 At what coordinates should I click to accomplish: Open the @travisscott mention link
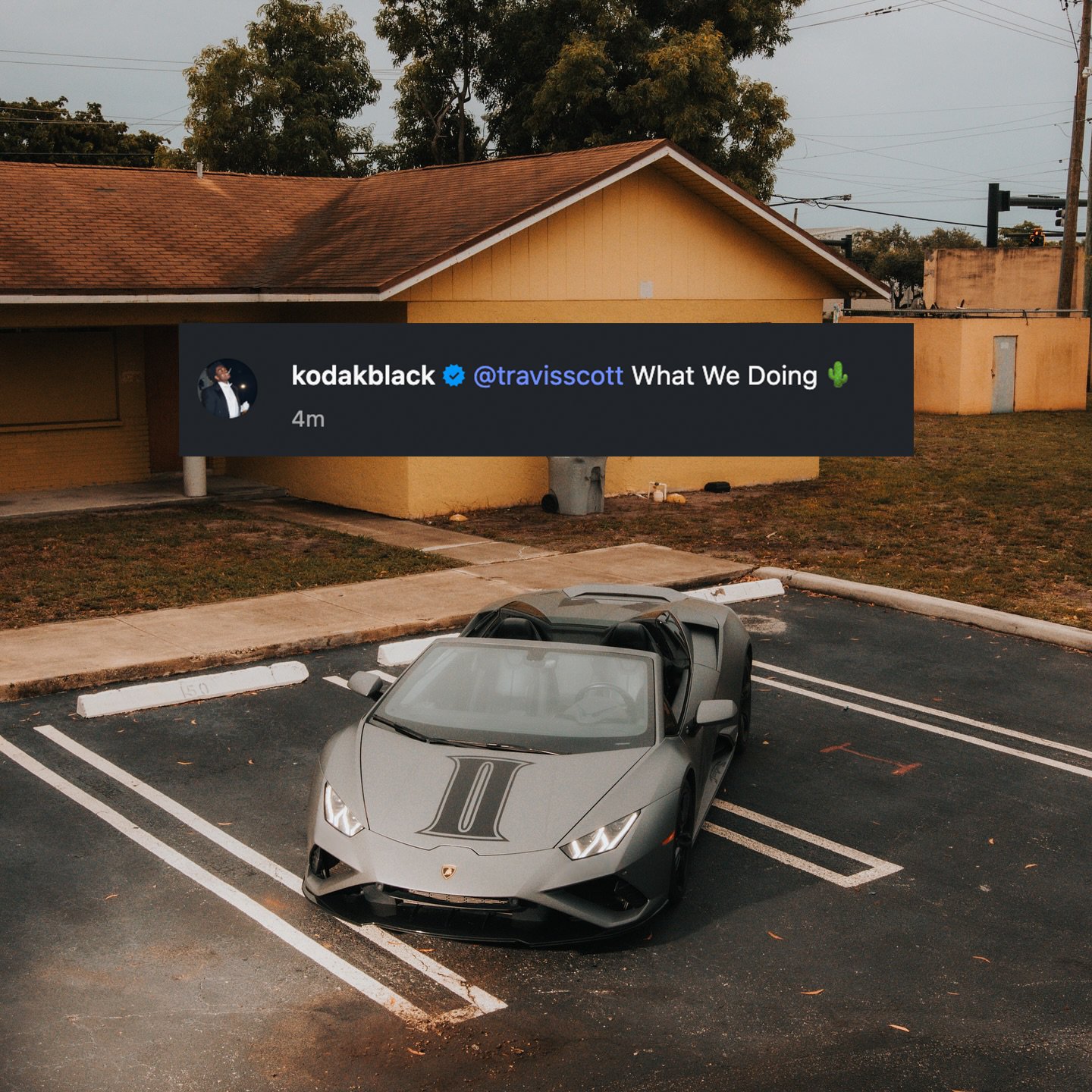(x=548, y=376)
